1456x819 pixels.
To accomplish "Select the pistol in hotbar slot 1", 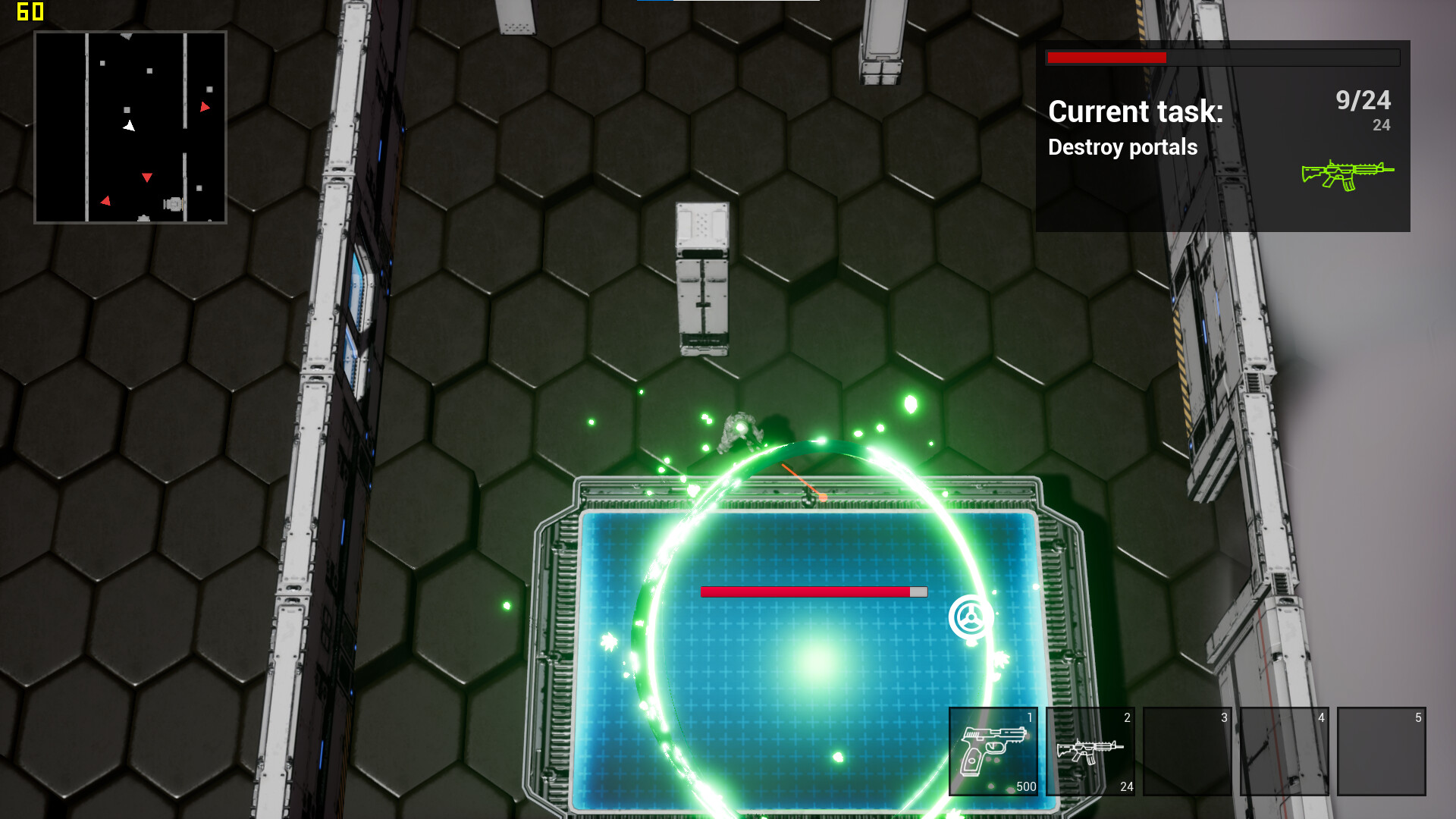I will click(x=994, y=751).
